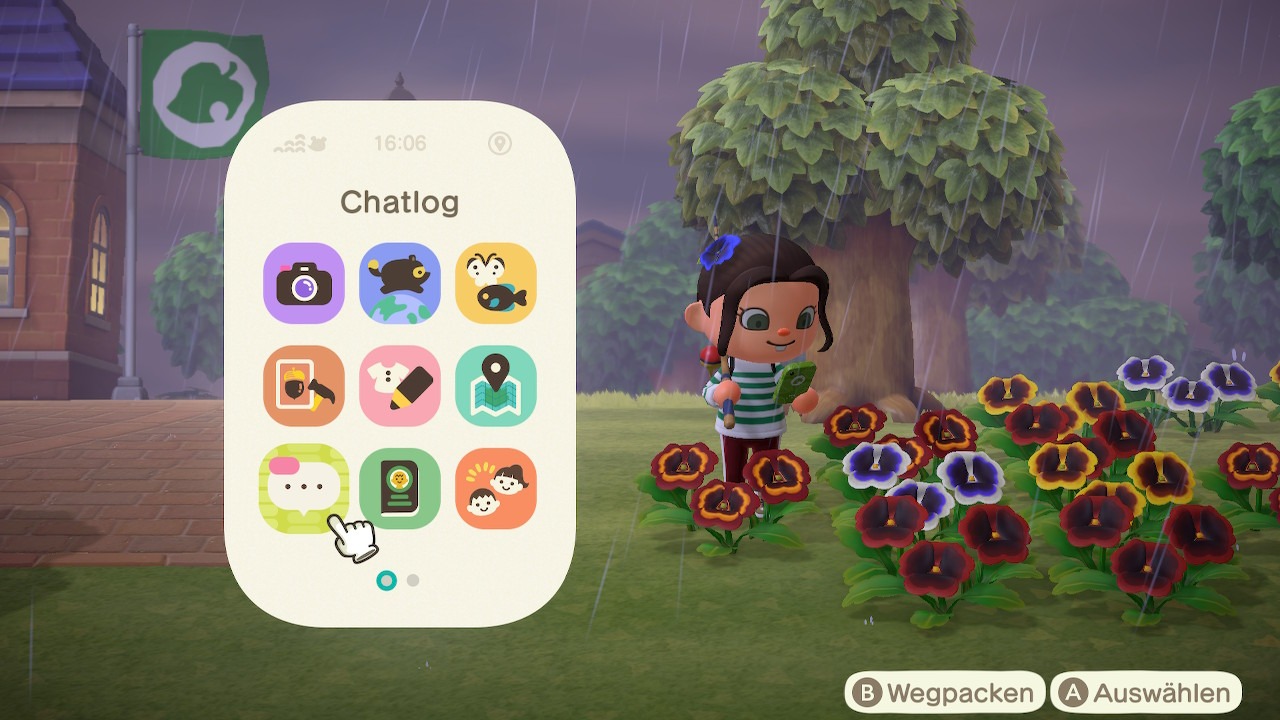Open the Camera app
Screen dimensions: 1280x720
click(x=304, y=283)
